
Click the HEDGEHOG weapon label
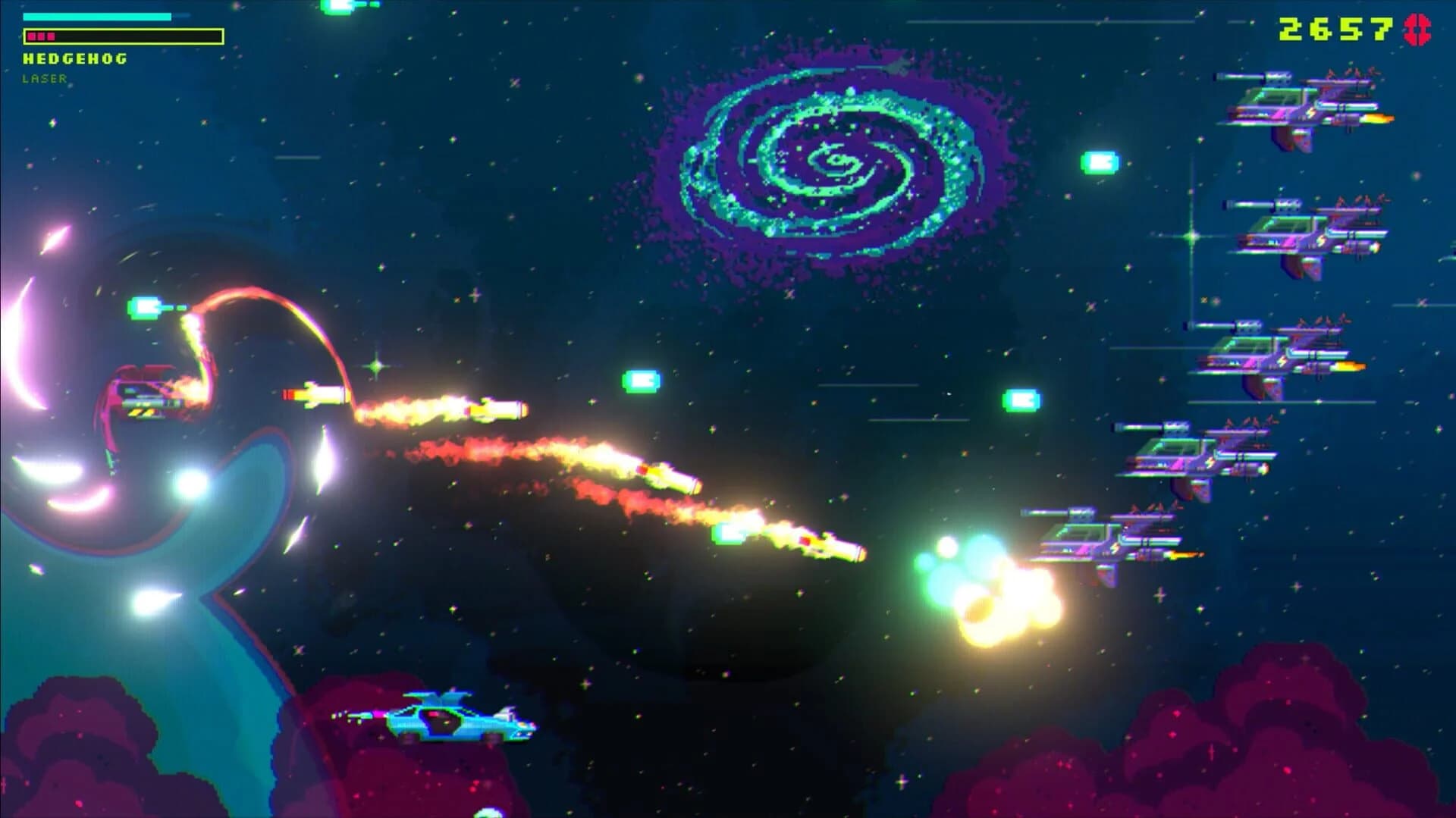pyautogui.click(x=76, y=57)
